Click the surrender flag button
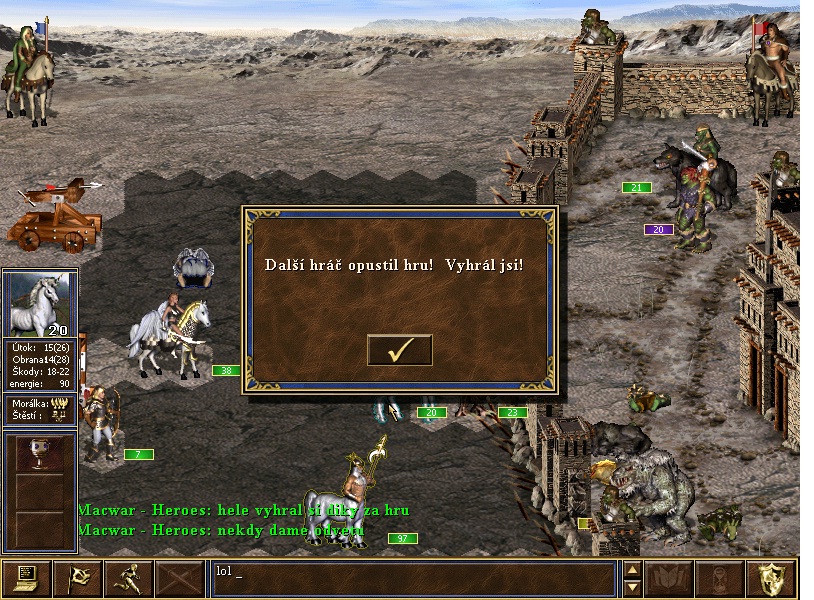The image size is (814, 600). [77, 578]
